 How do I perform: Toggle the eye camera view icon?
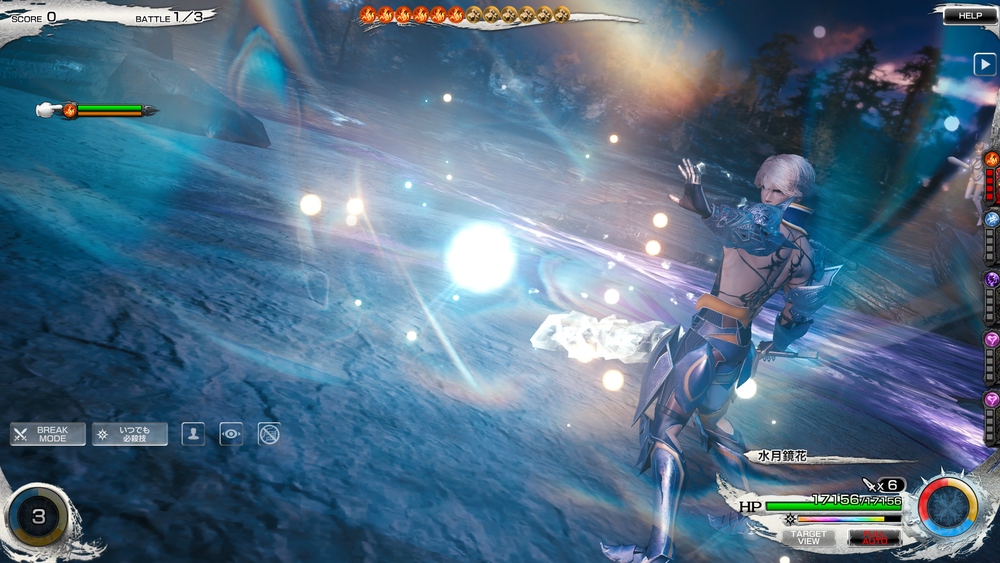(231, 434)
